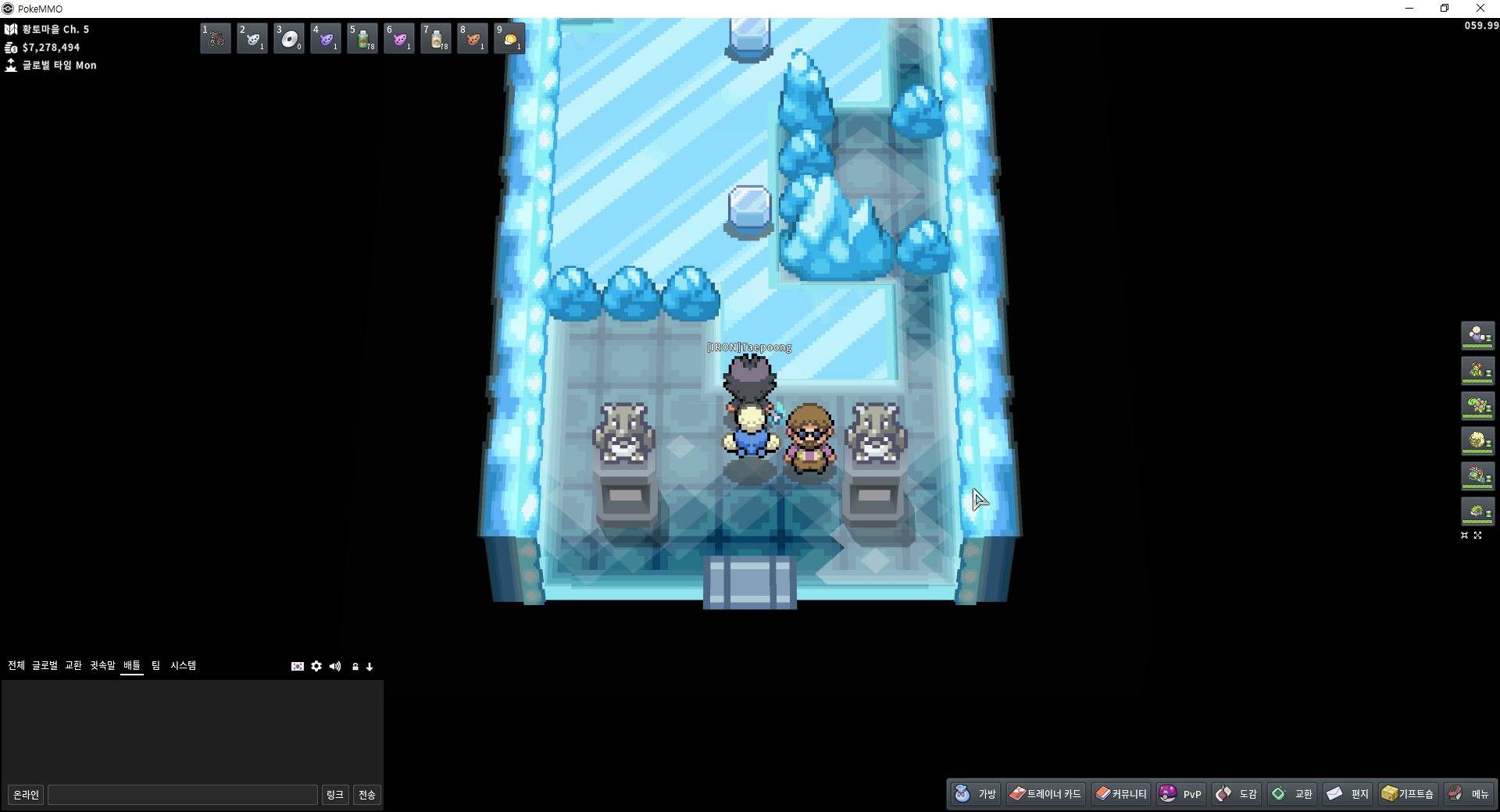Send the chat message with 전송
The height and width of the screenshot is (812, 1500).
[367, 795]
